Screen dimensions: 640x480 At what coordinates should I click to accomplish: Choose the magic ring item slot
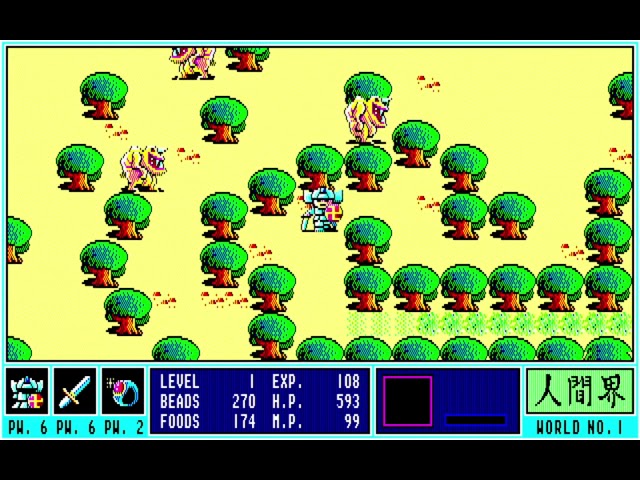pos(123,392)
